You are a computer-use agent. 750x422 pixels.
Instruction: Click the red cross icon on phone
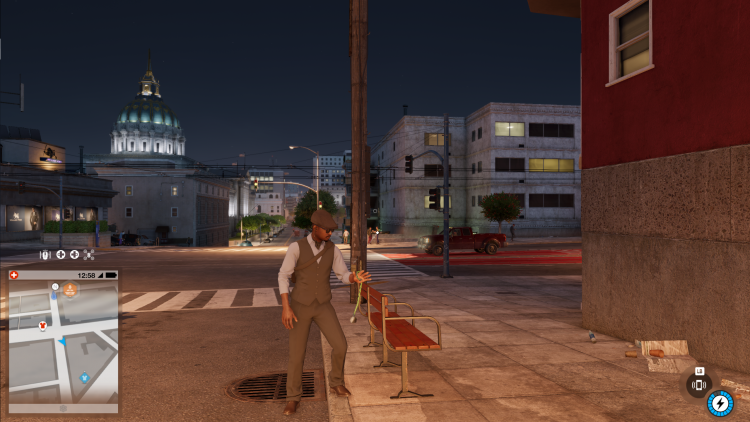tap(13, 275)
